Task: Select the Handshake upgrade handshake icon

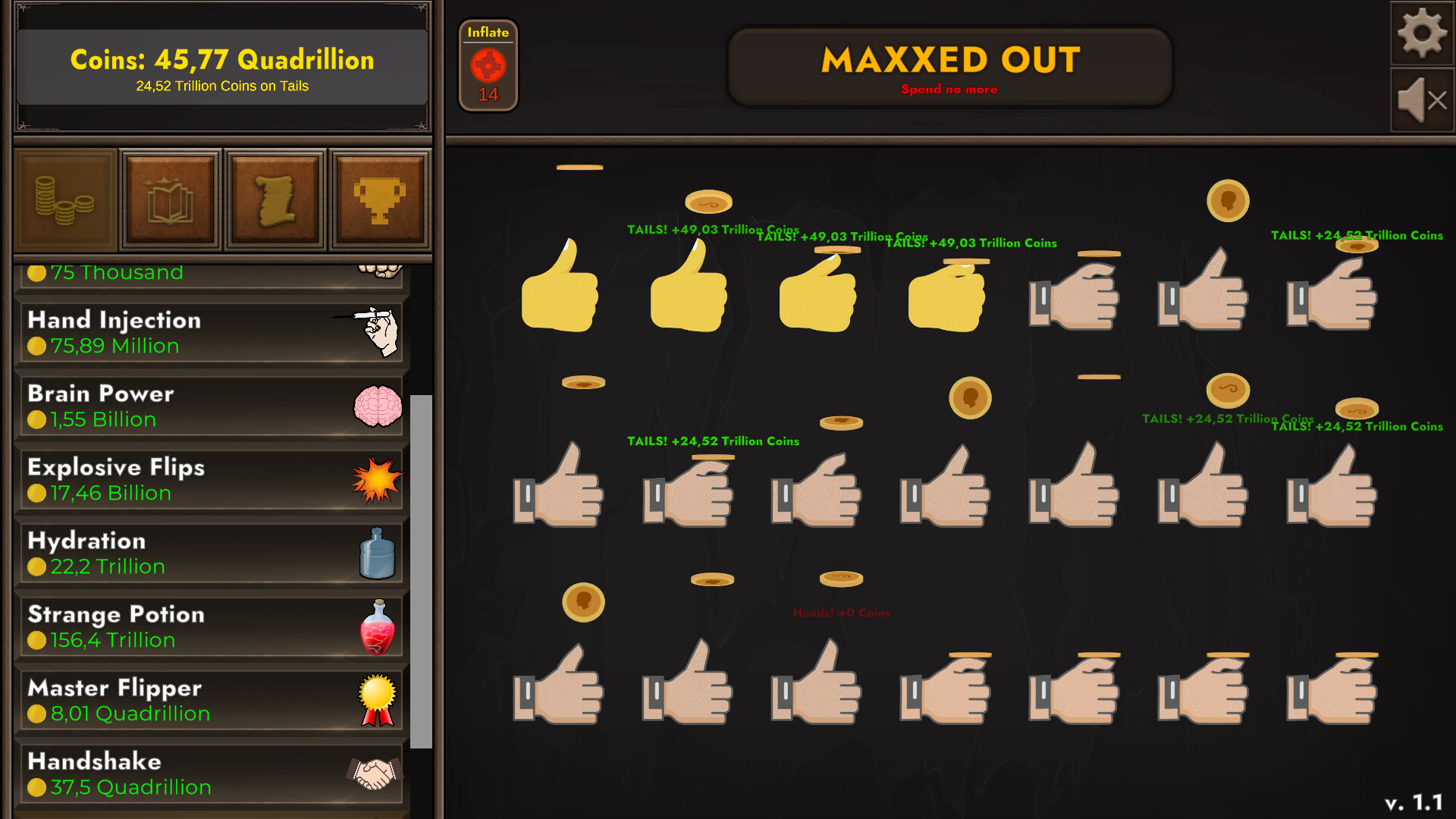Action: click(x=373, y=773)
